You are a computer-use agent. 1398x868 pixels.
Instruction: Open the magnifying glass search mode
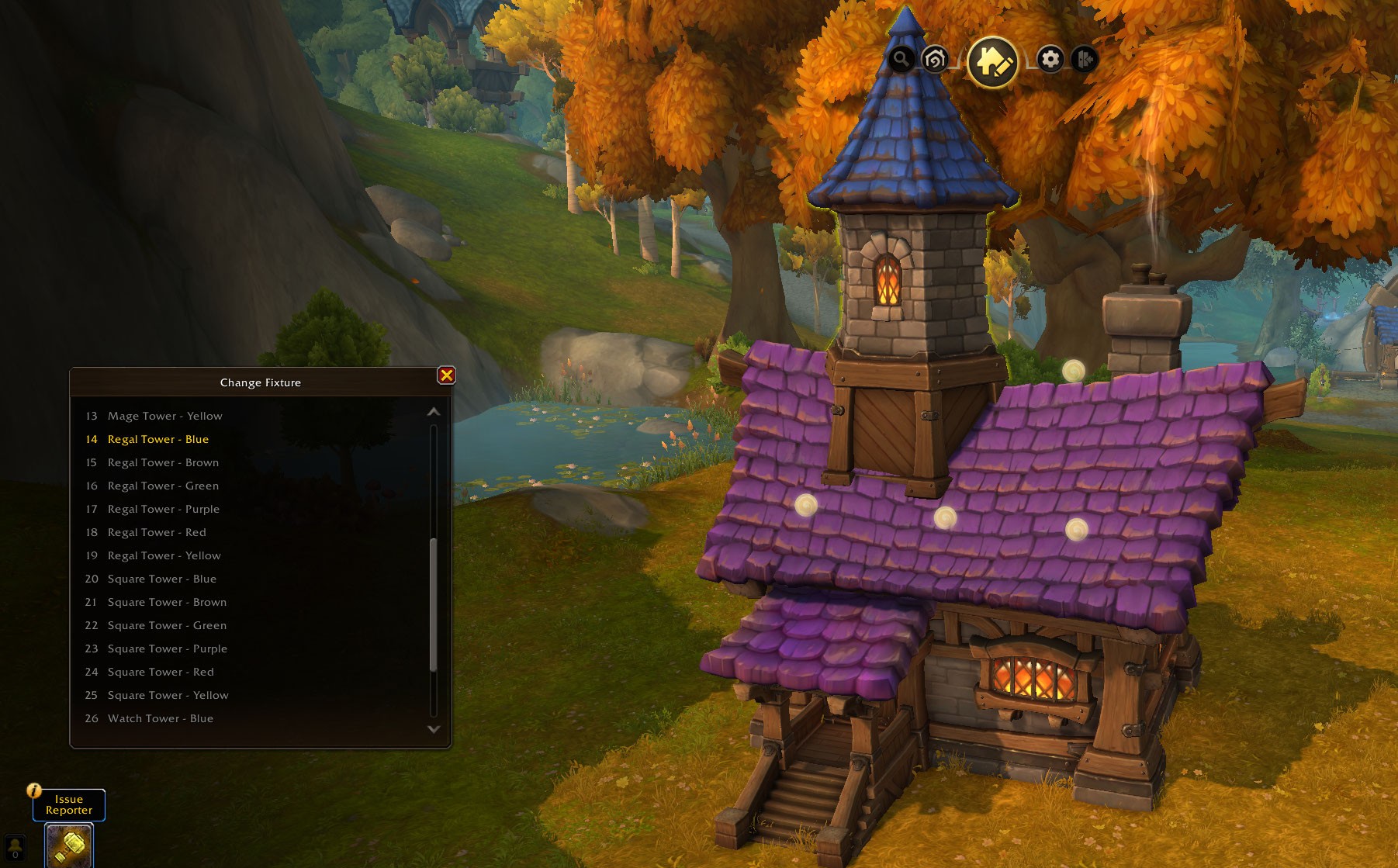tap(901, 59)
